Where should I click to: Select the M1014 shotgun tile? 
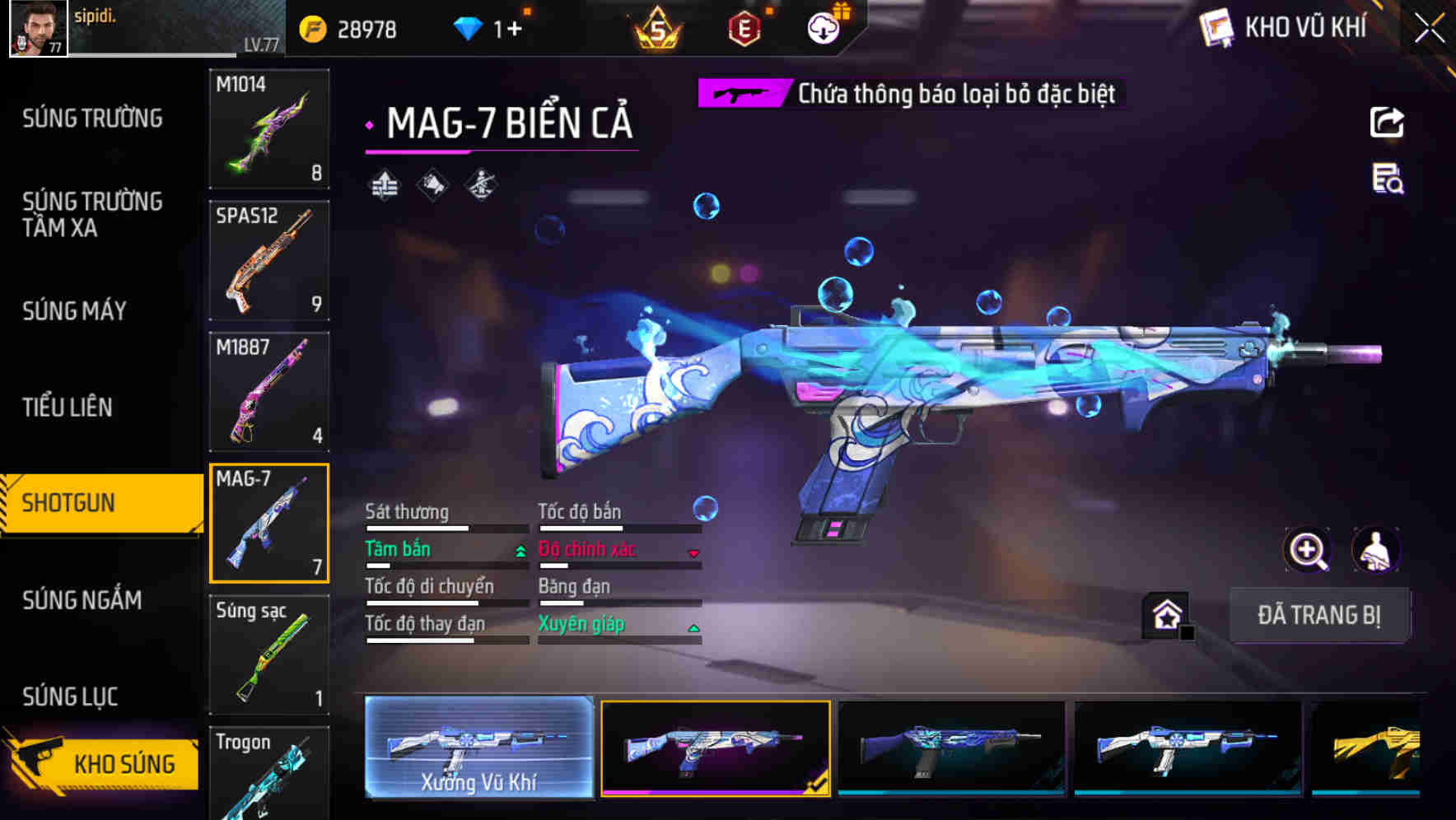coord(269,128)
